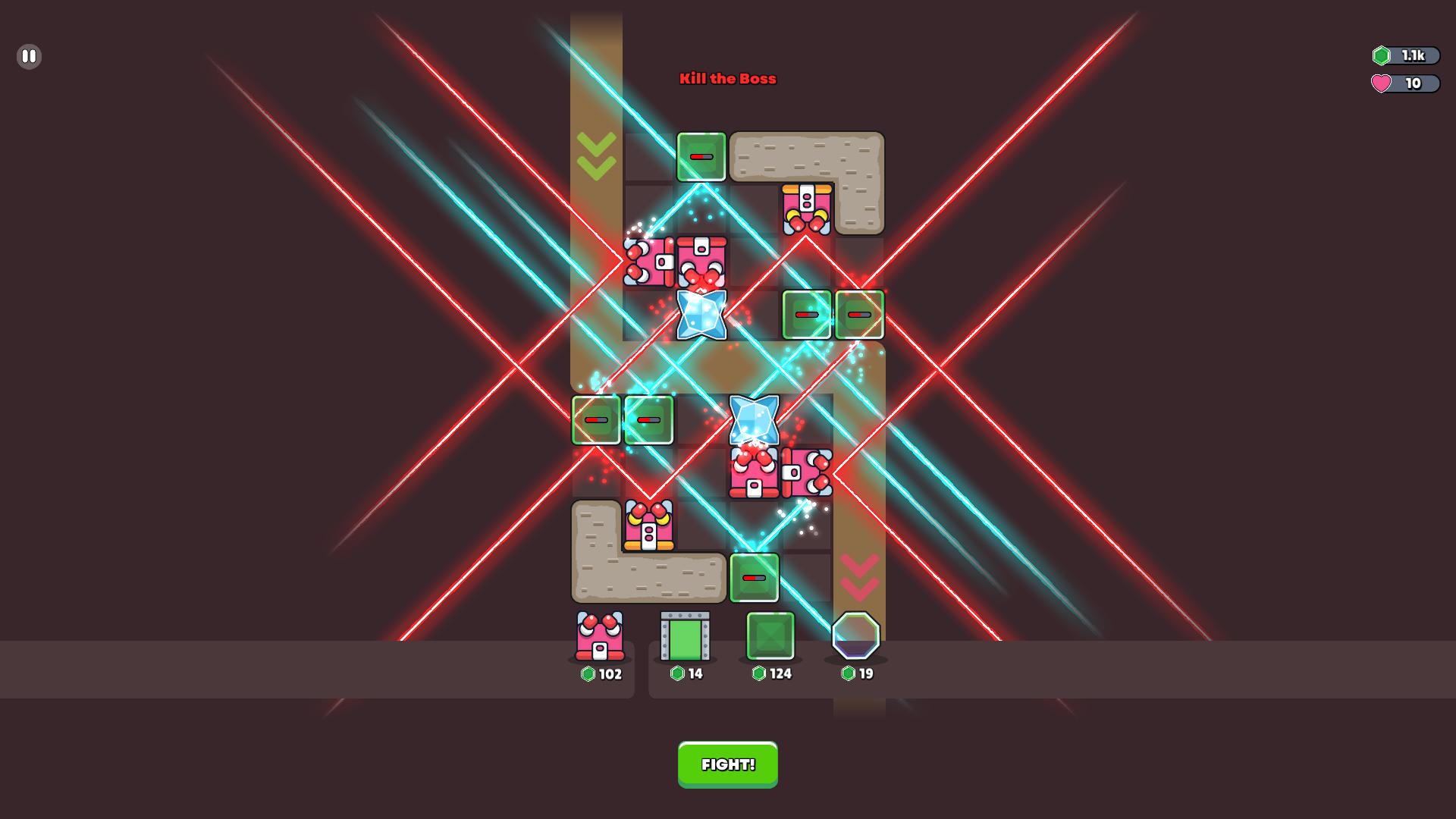Click the Kill the Boss objective text
1456x819 pixels.
coord(727,79)
